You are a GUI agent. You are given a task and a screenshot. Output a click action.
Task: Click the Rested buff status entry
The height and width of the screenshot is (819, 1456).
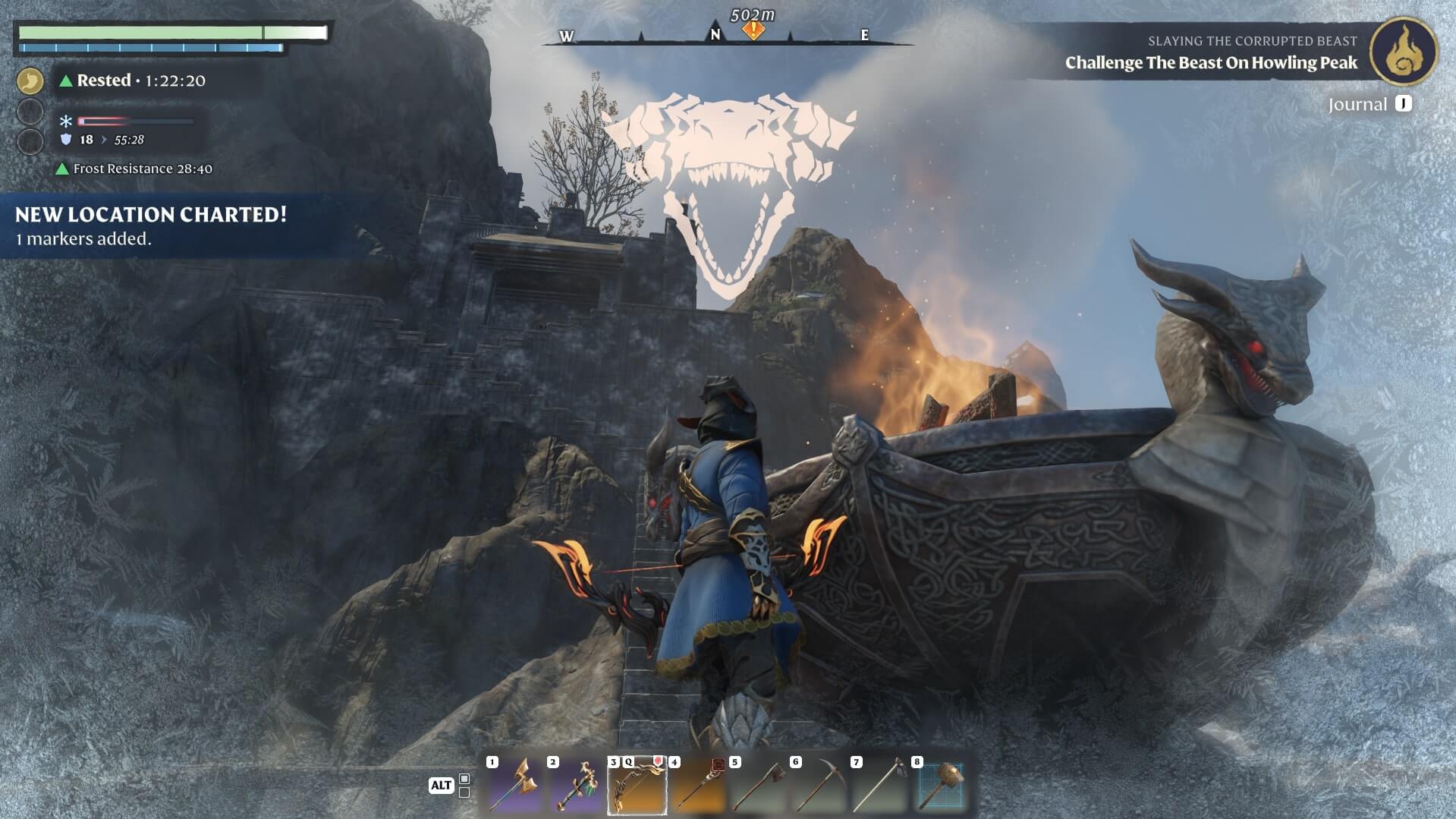pos(133,80)
